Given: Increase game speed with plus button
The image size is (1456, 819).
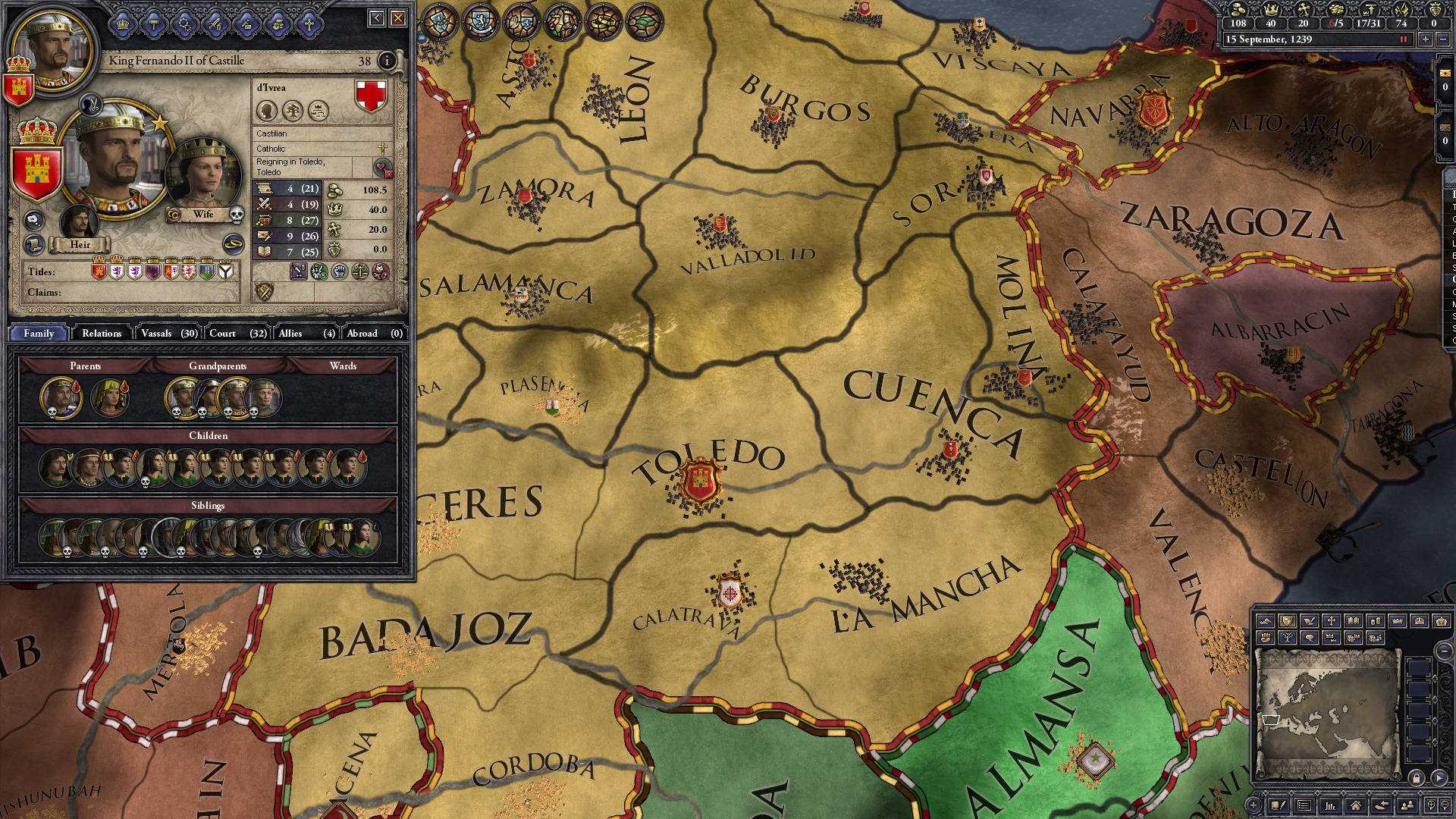Looking at the screenshot, I should click(1426, 39).
